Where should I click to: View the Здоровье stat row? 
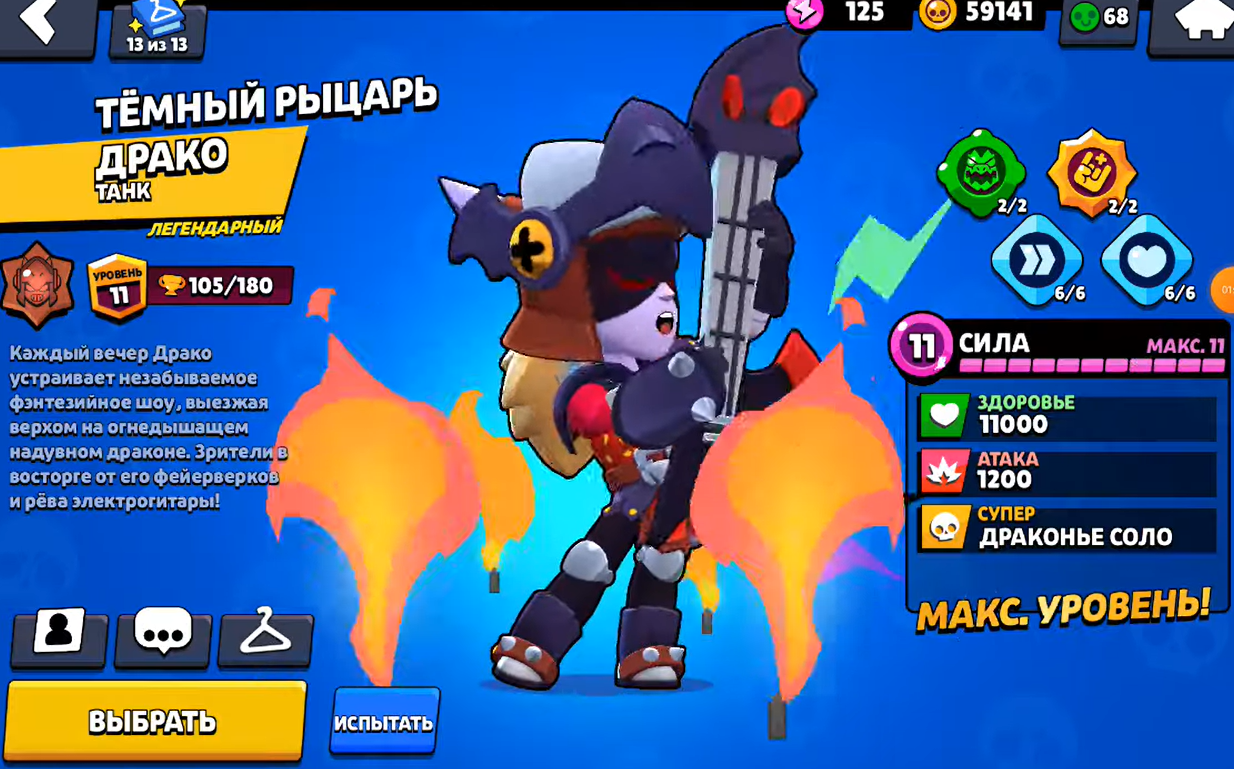pyautogui.click(x=1066, y=414)
